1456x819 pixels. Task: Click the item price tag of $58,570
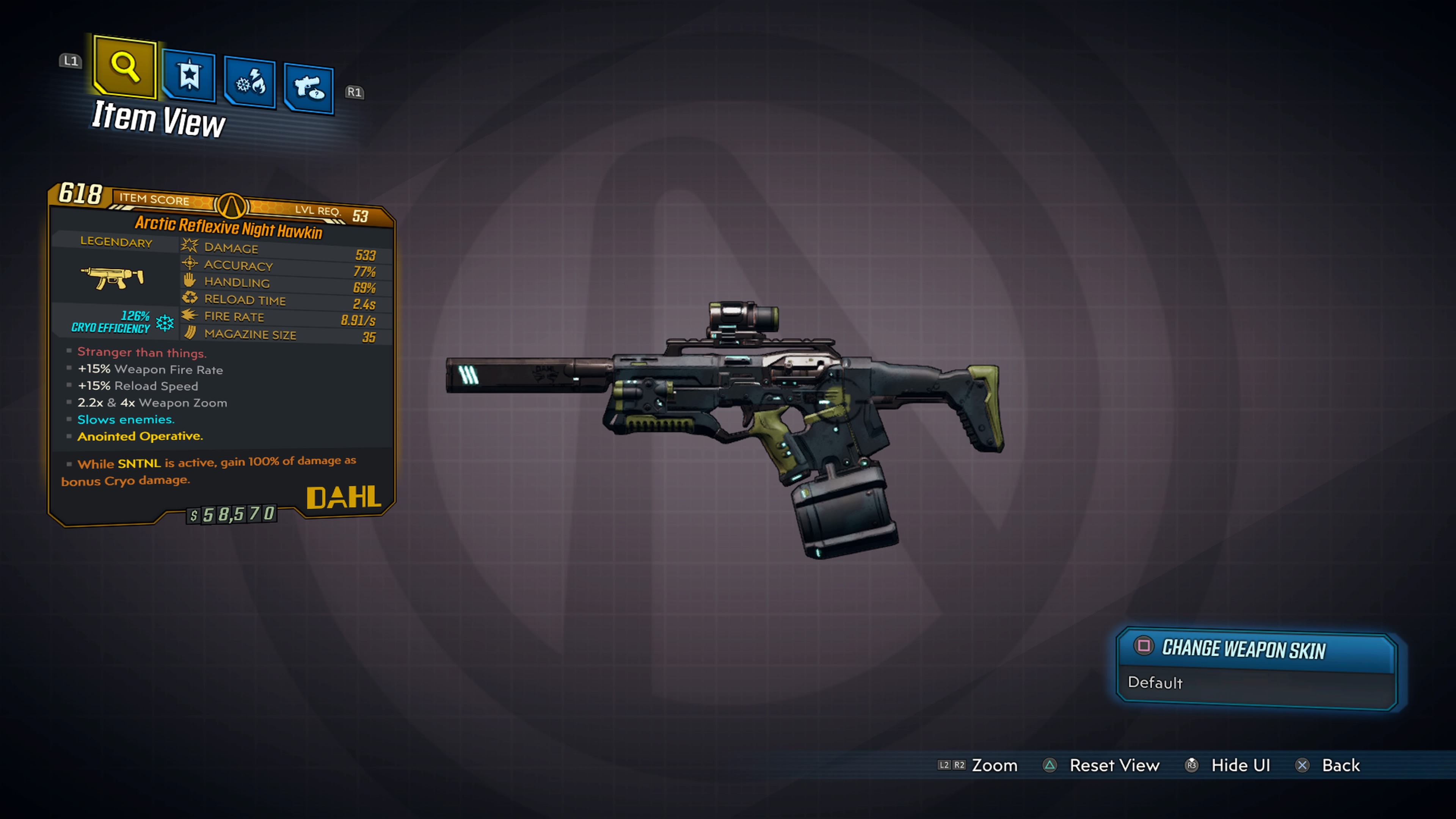pyautogui.click(x=232, y=515)
